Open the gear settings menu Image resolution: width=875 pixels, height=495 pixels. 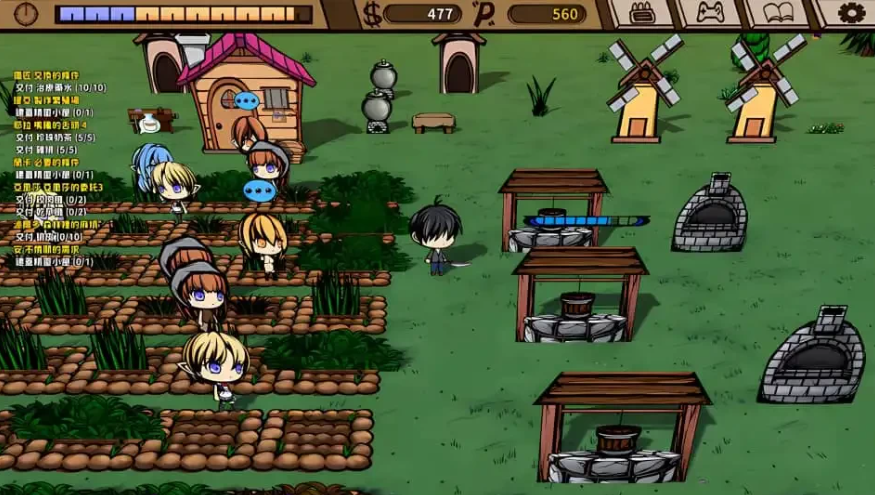851,13
